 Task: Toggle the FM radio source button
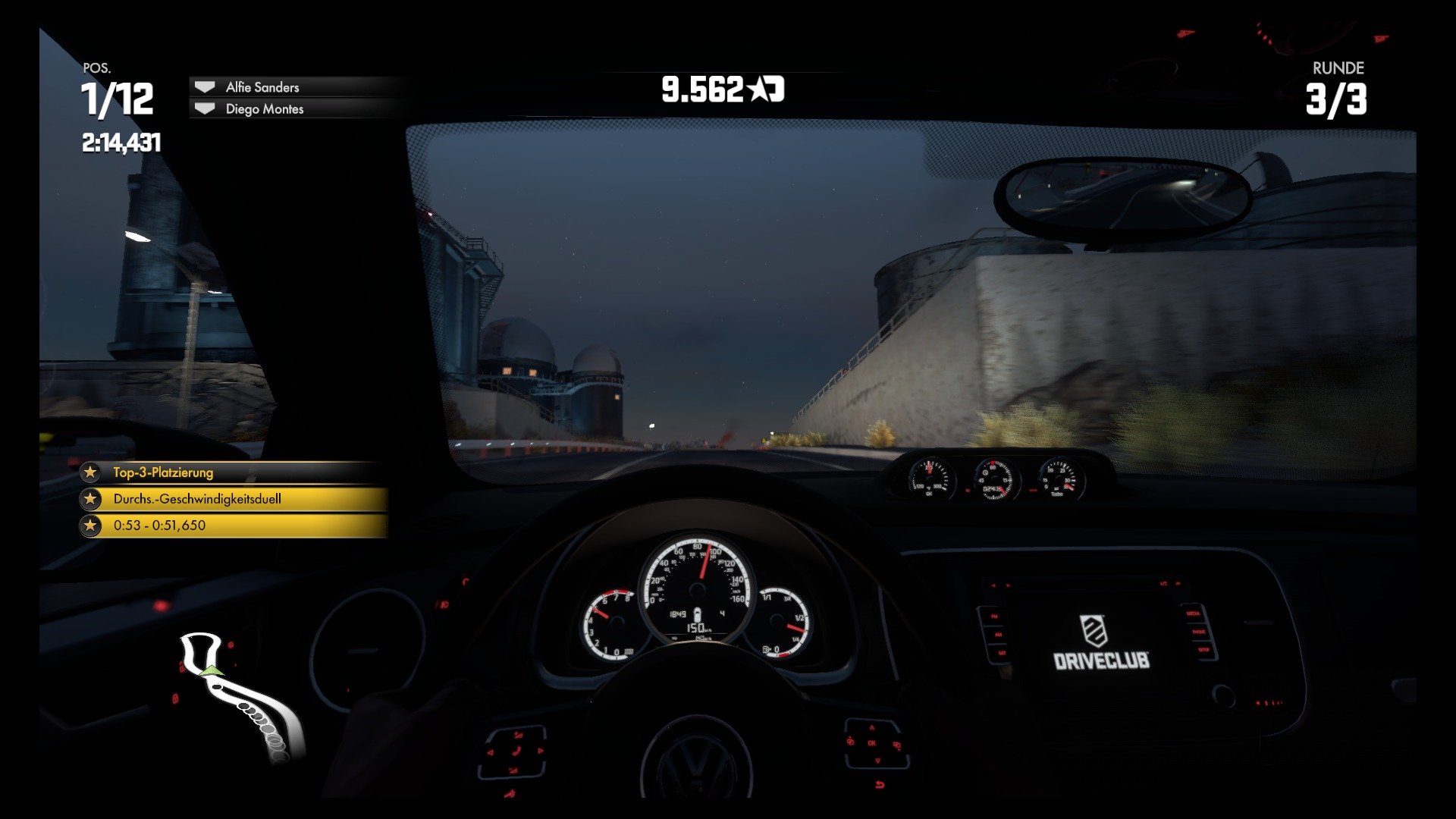[x=995, y=617]
